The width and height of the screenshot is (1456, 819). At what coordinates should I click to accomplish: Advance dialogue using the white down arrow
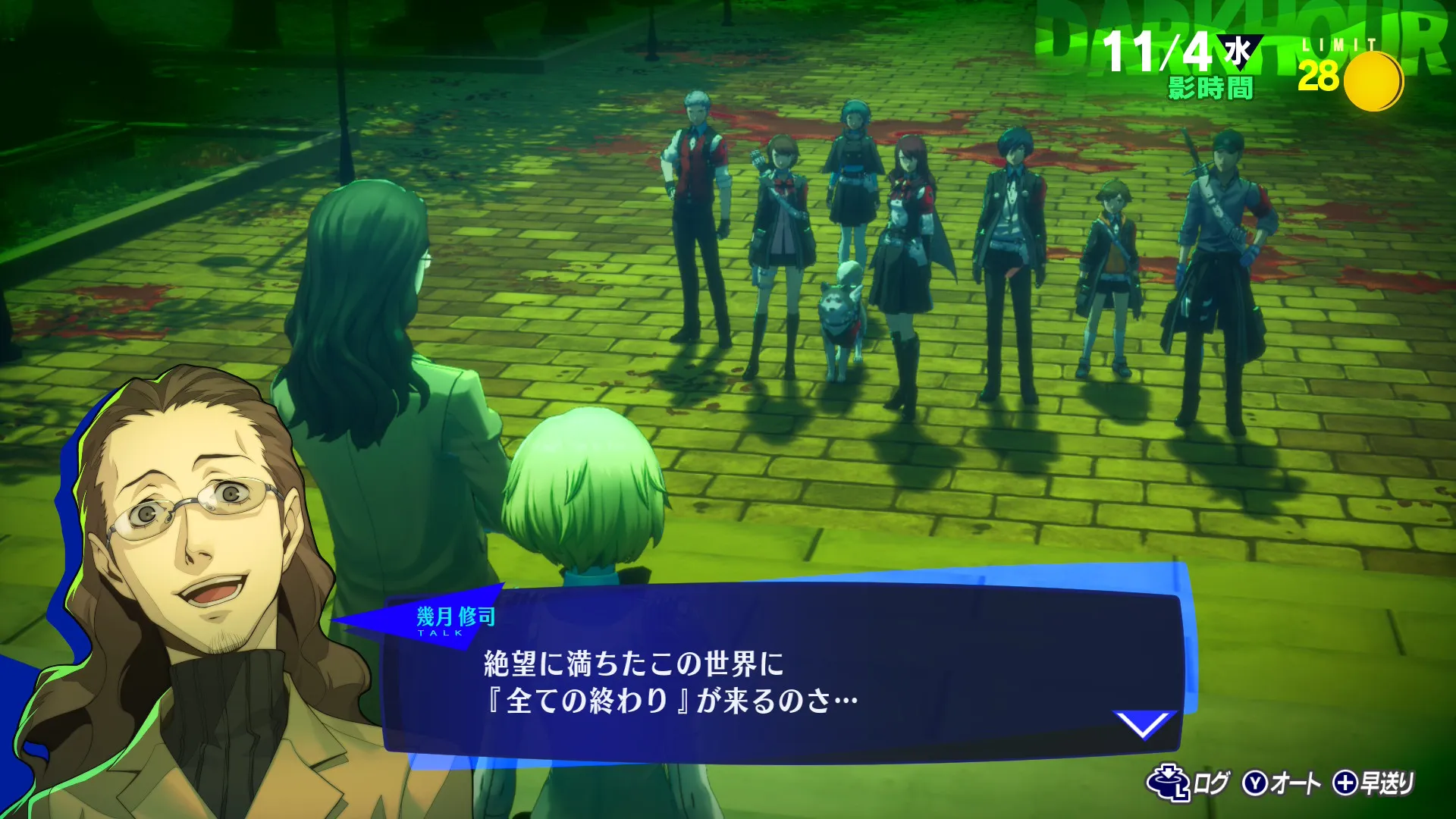click(1143, 724)
